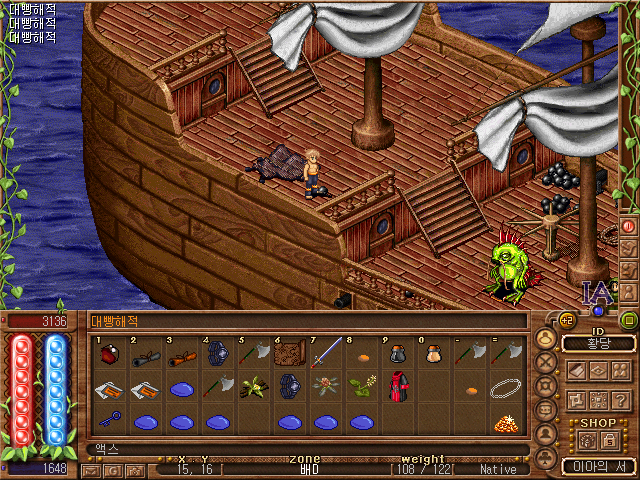640x480 pixels.
Task: Open the shop padlock button
Action: pyautogui.click(x=607, y=439)
